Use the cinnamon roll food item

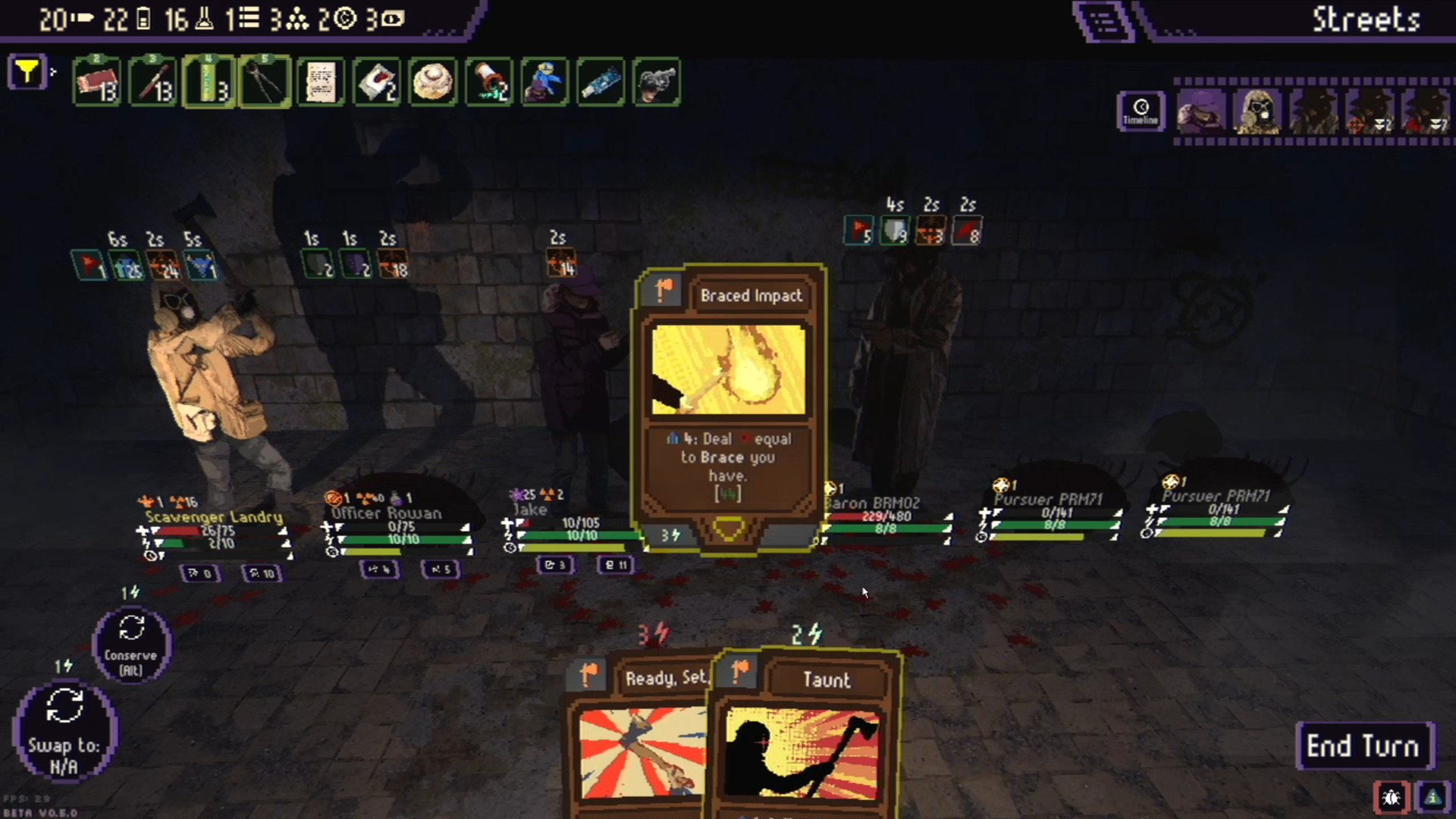(433, 81)
